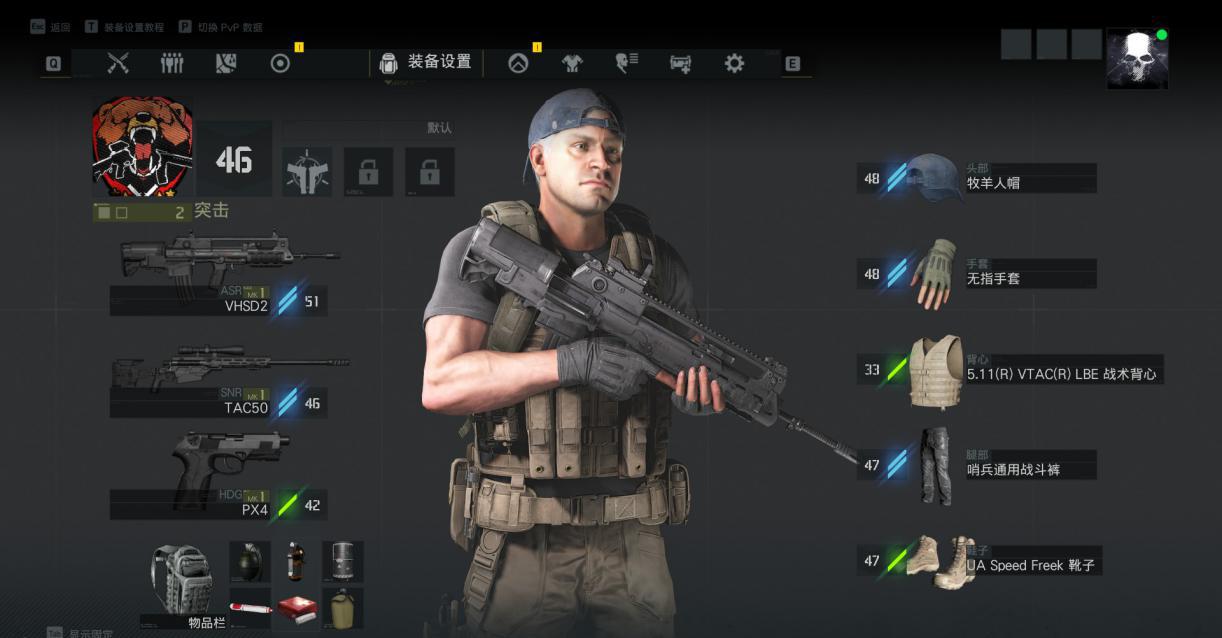Switch to the crossed-swords tab
This screenshot has height=638, width=1222.
coord(118,64)
